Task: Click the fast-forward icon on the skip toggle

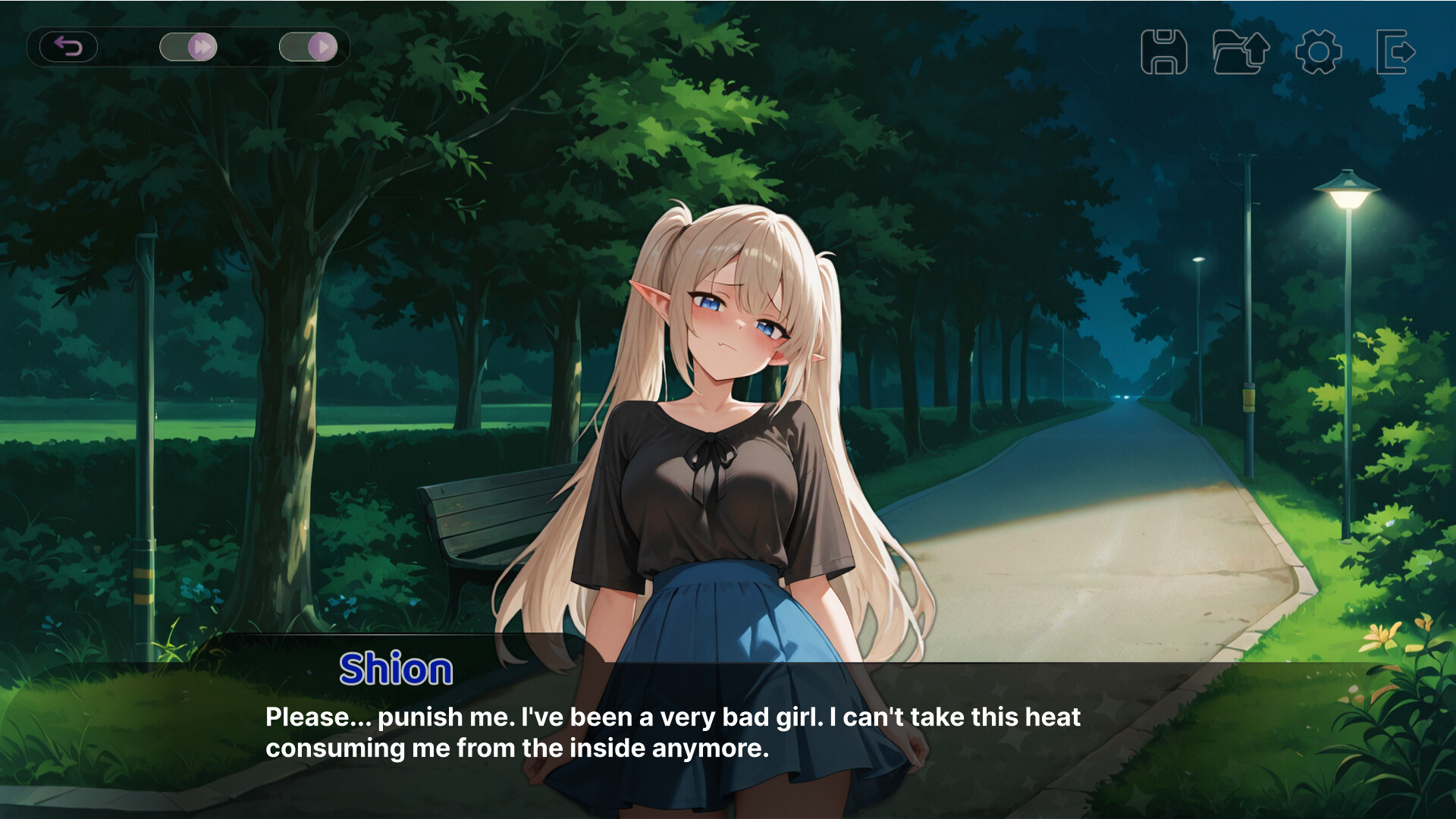Action: tap(202, 46)
